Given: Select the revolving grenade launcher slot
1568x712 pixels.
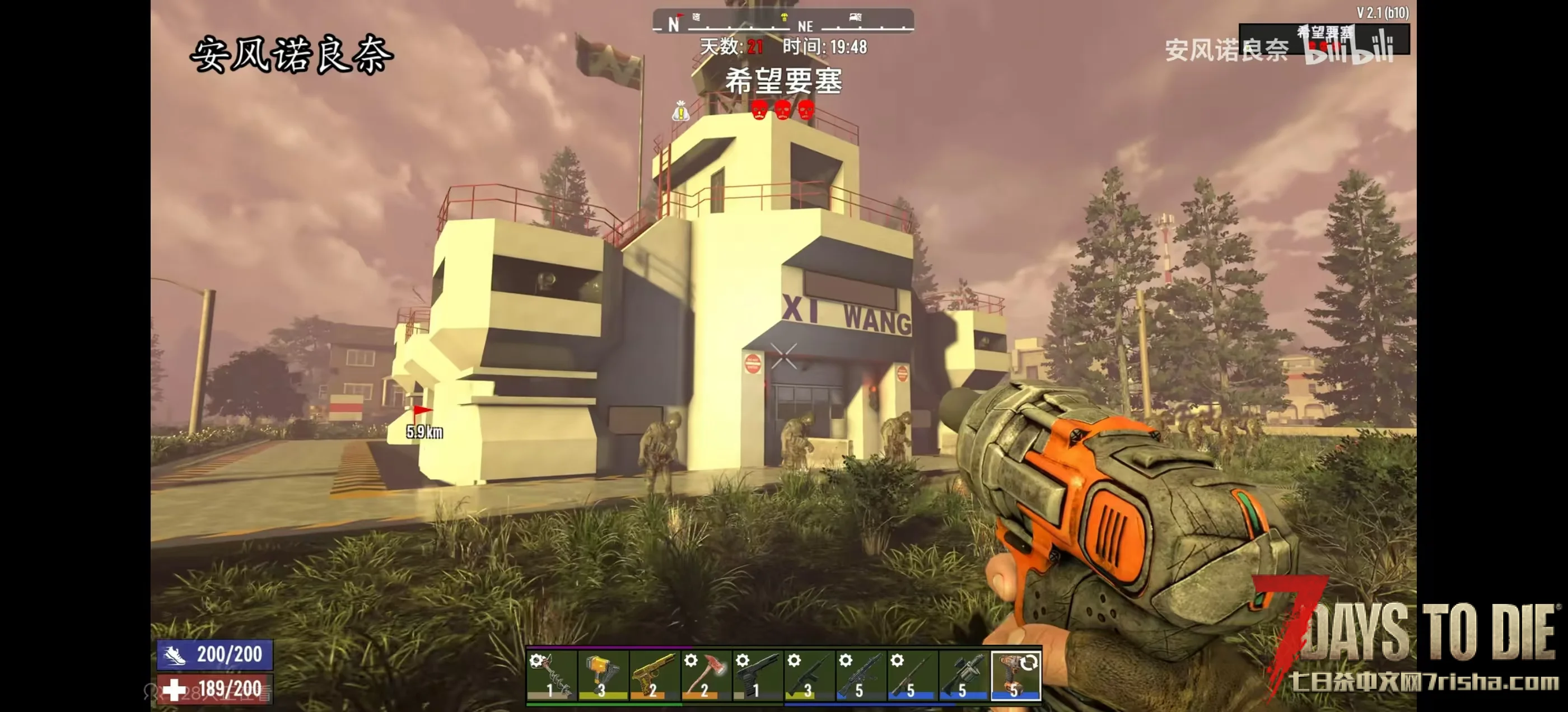Looking at the screenshot, I should click(x=963, y=674).
